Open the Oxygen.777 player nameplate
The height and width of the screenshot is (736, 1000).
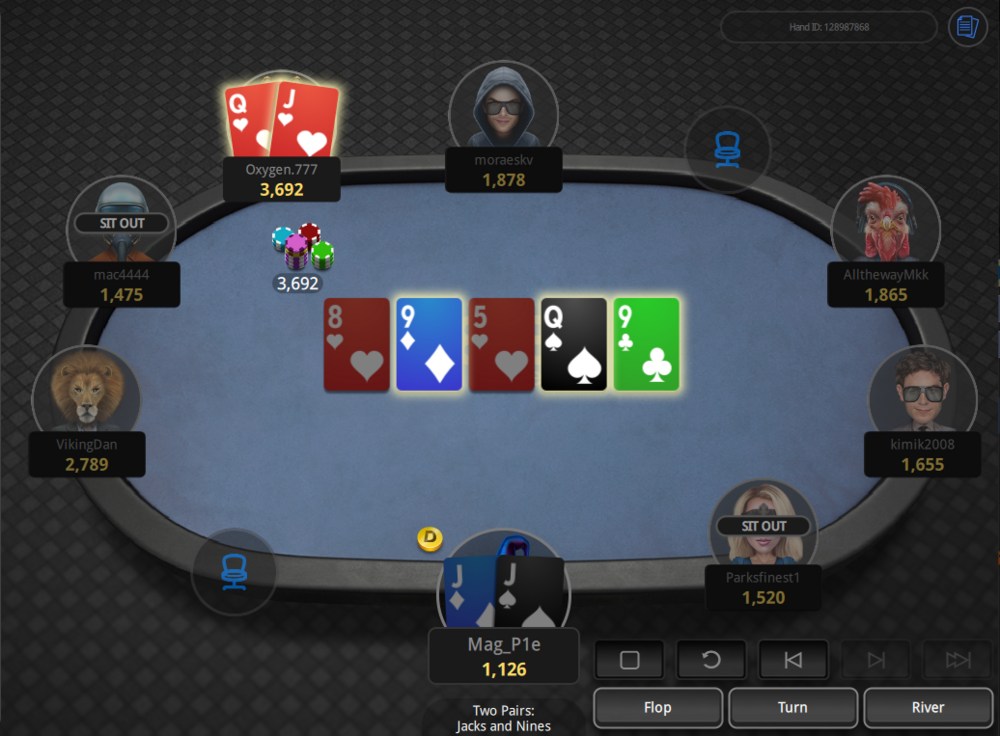click(x=282, y=179)
